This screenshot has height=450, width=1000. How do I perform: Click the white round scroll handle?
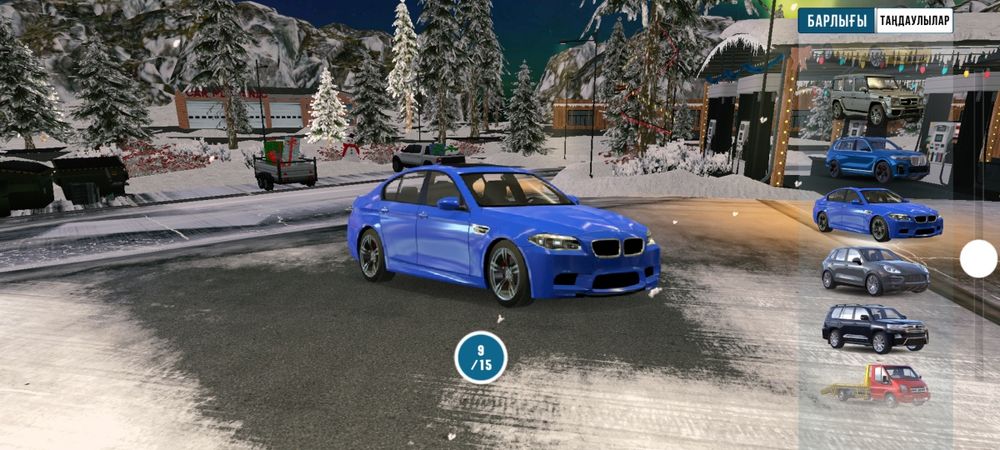pyautogui.click(x=978, y=259)
